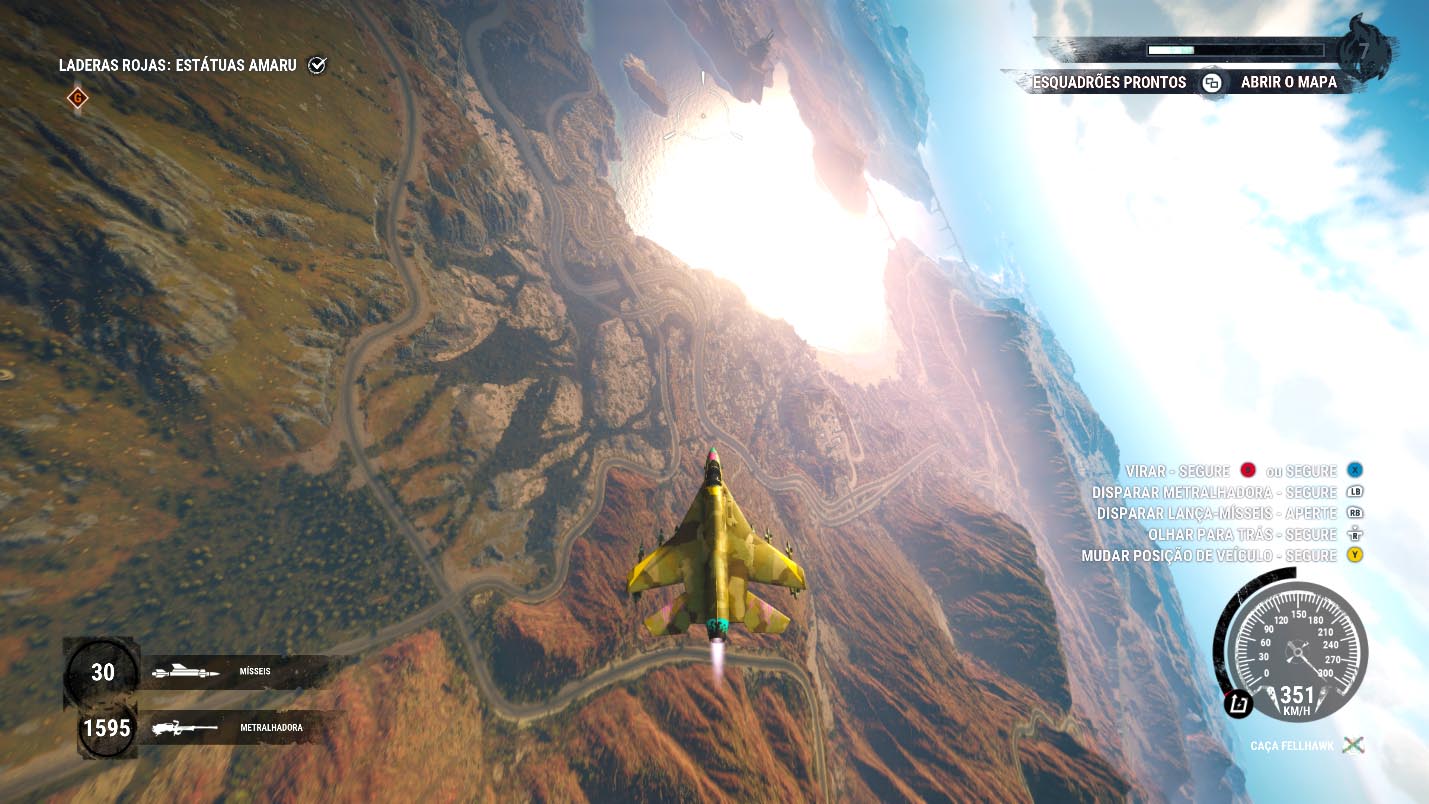Click the Caça Fellhawk vehicle label

pyautogui.click(x=1292, y=746)
